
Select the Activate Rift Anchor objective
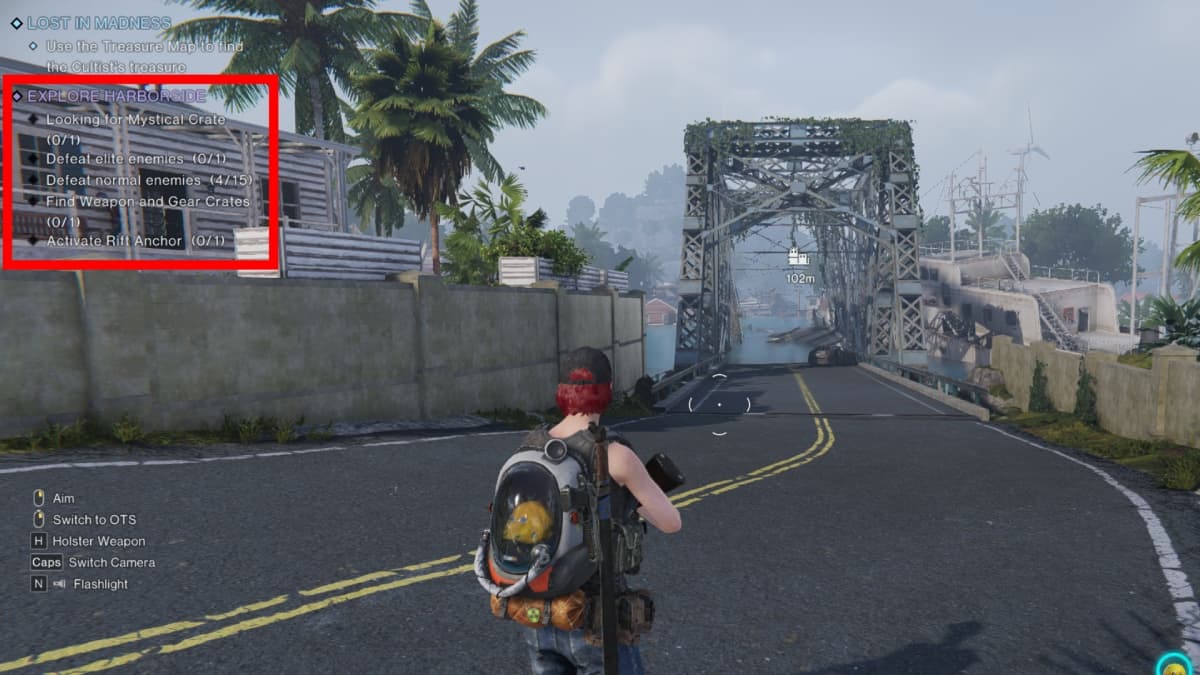pyautogui.click(x=135, y=241)
